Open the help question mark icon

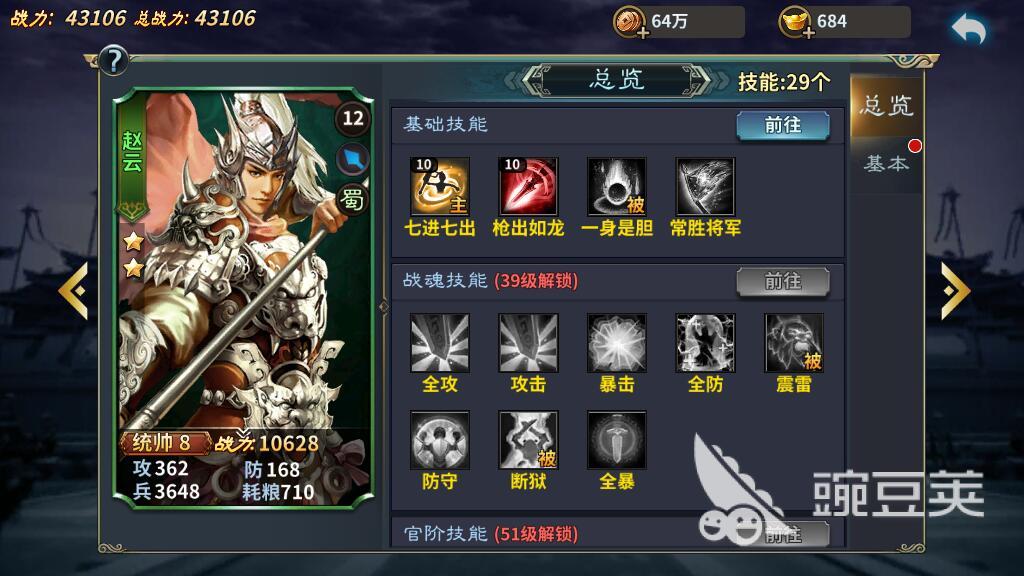point(113,61)
